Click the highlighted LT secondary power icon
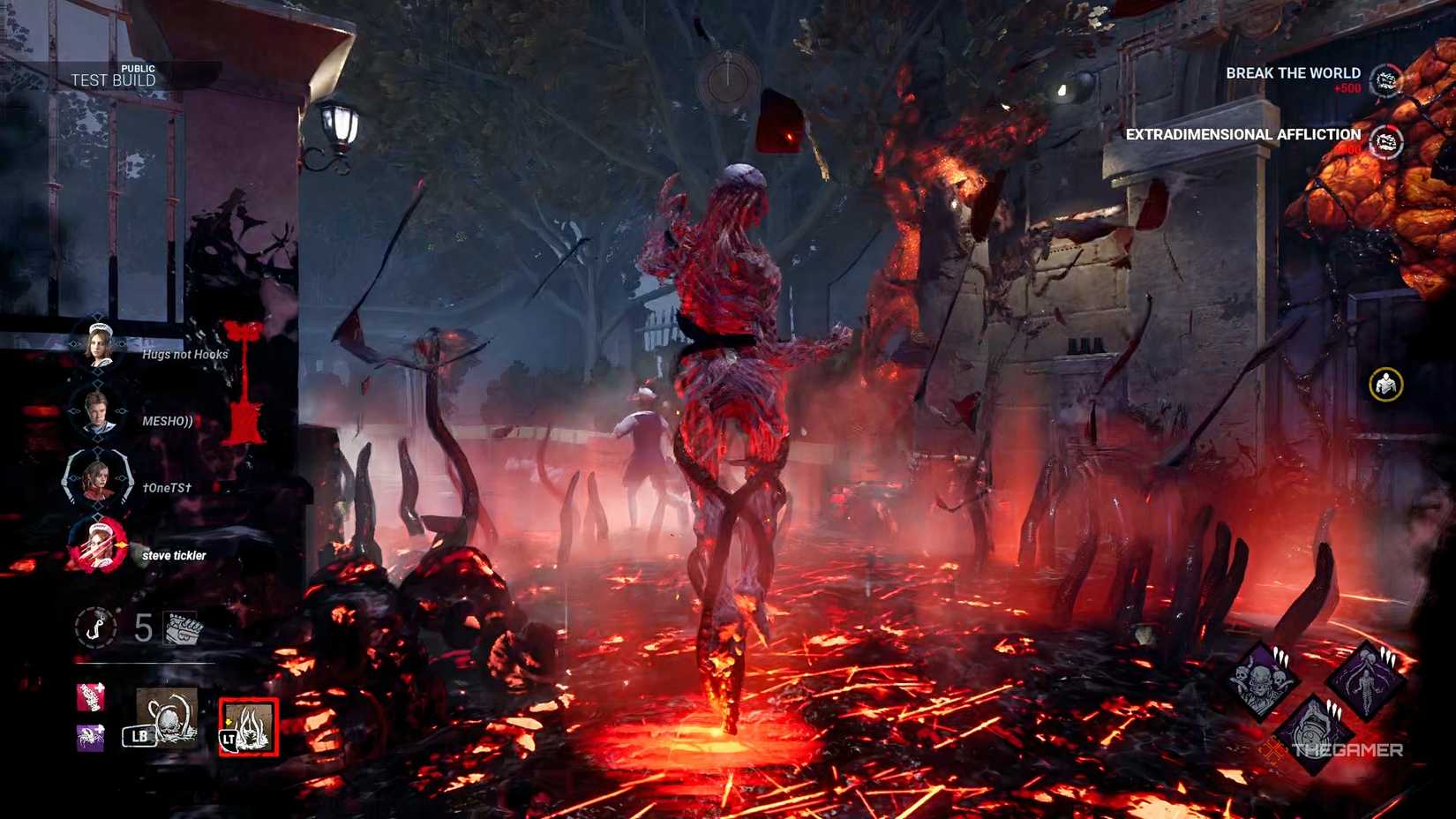The width and height of the screenshot is (1456, 819). (x=245, y=726)
